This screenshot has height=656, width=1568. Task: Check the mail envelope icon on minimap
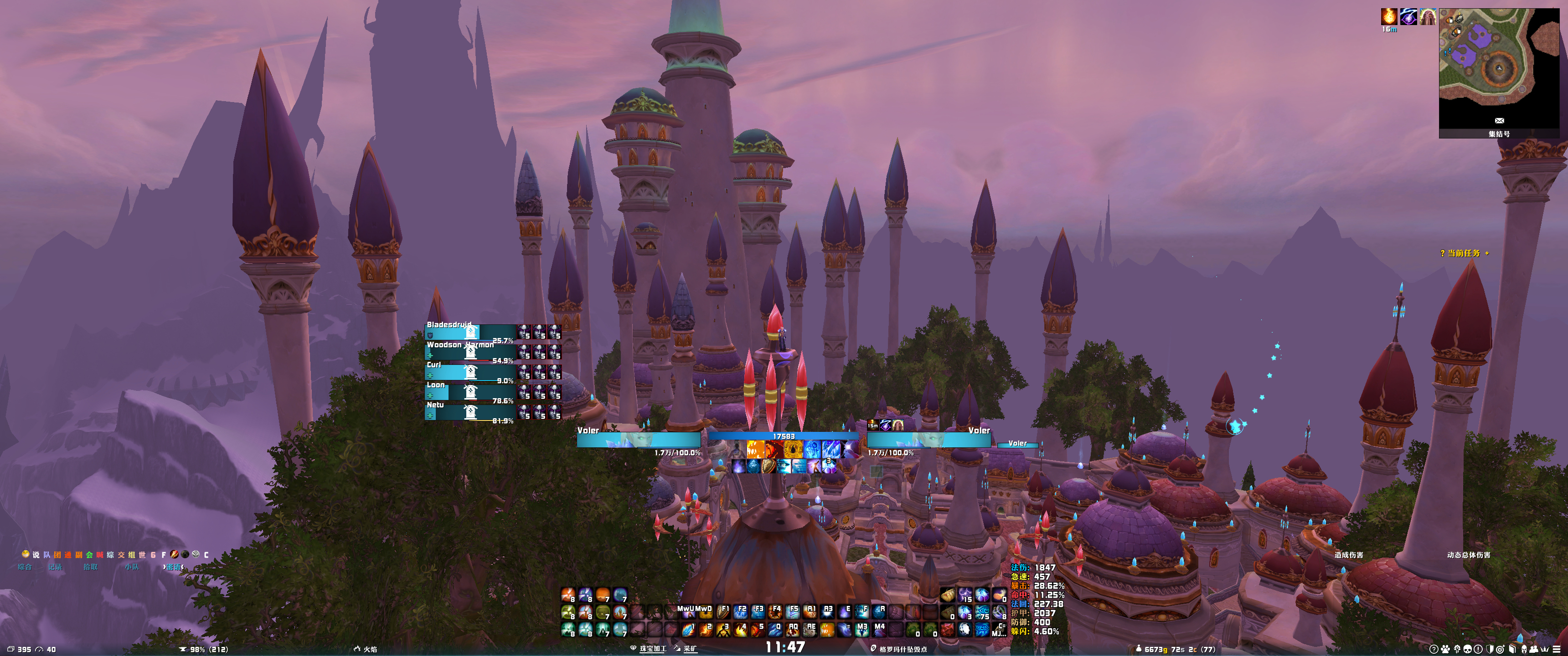[x=1499, y=120]
